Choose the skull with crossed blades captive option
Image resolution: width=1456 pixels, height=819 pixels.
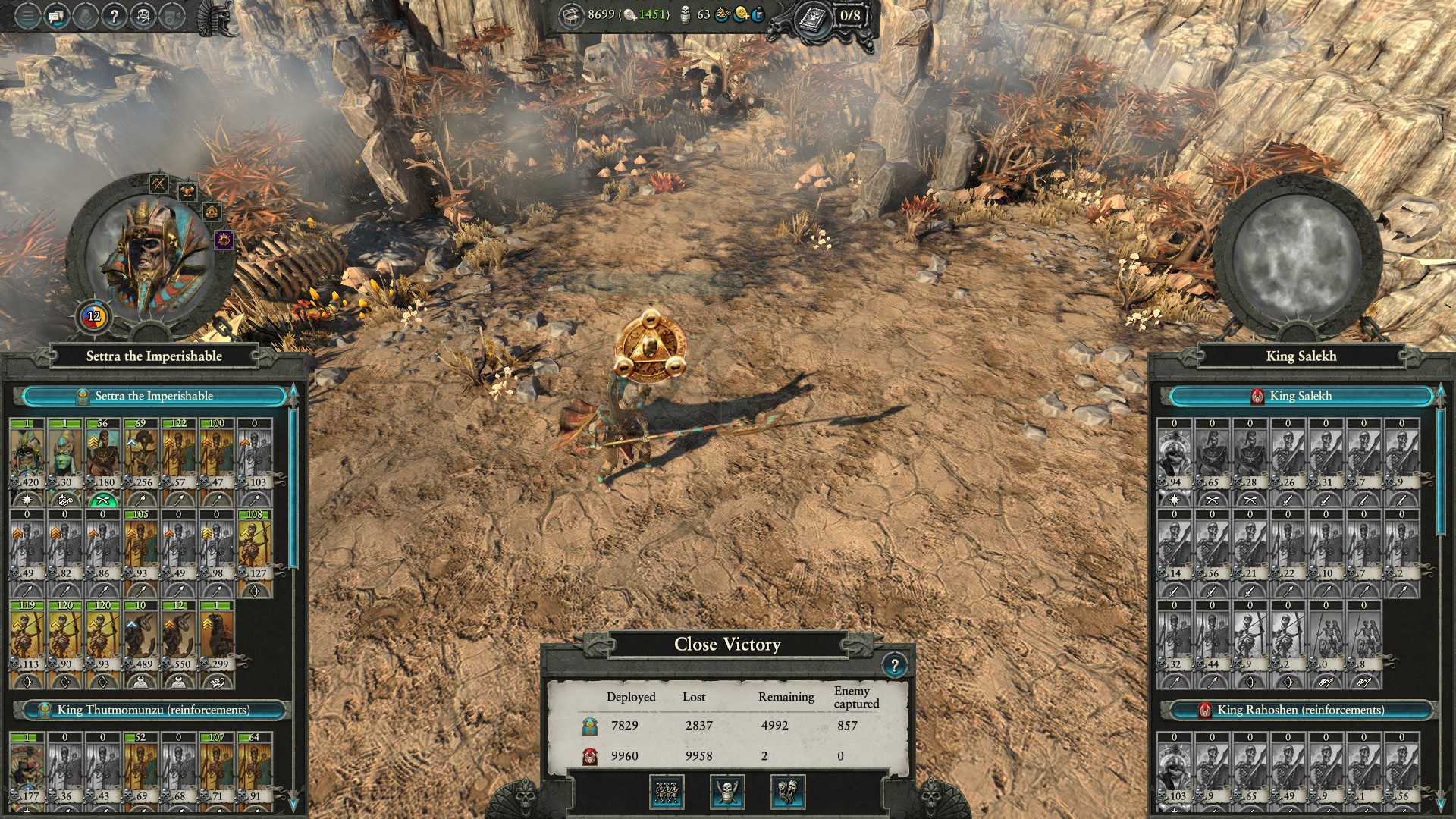point(726,792)
